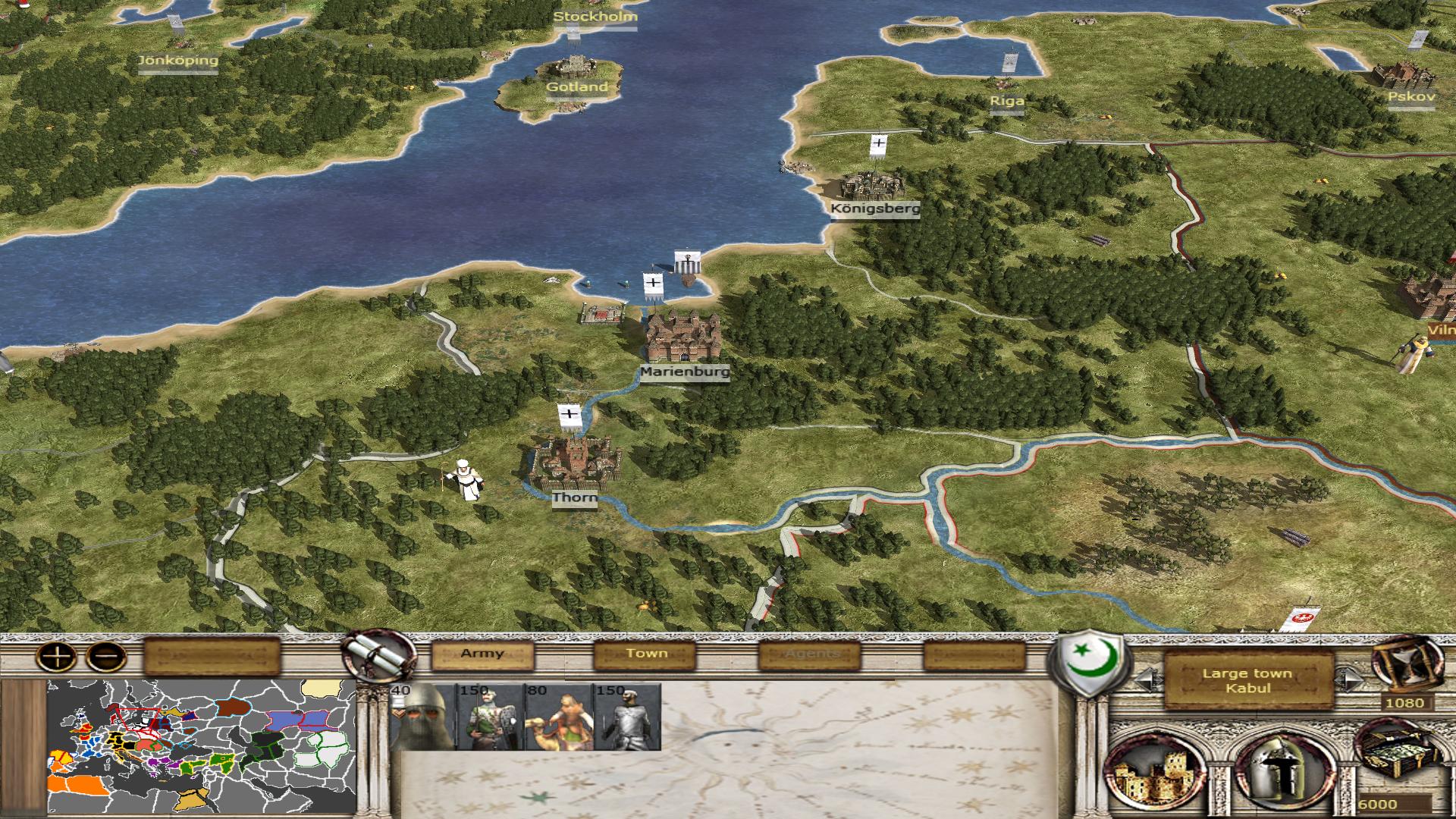Choose the camel rider unit card
Screen dimensions: 1456x819
coord(558,717)
